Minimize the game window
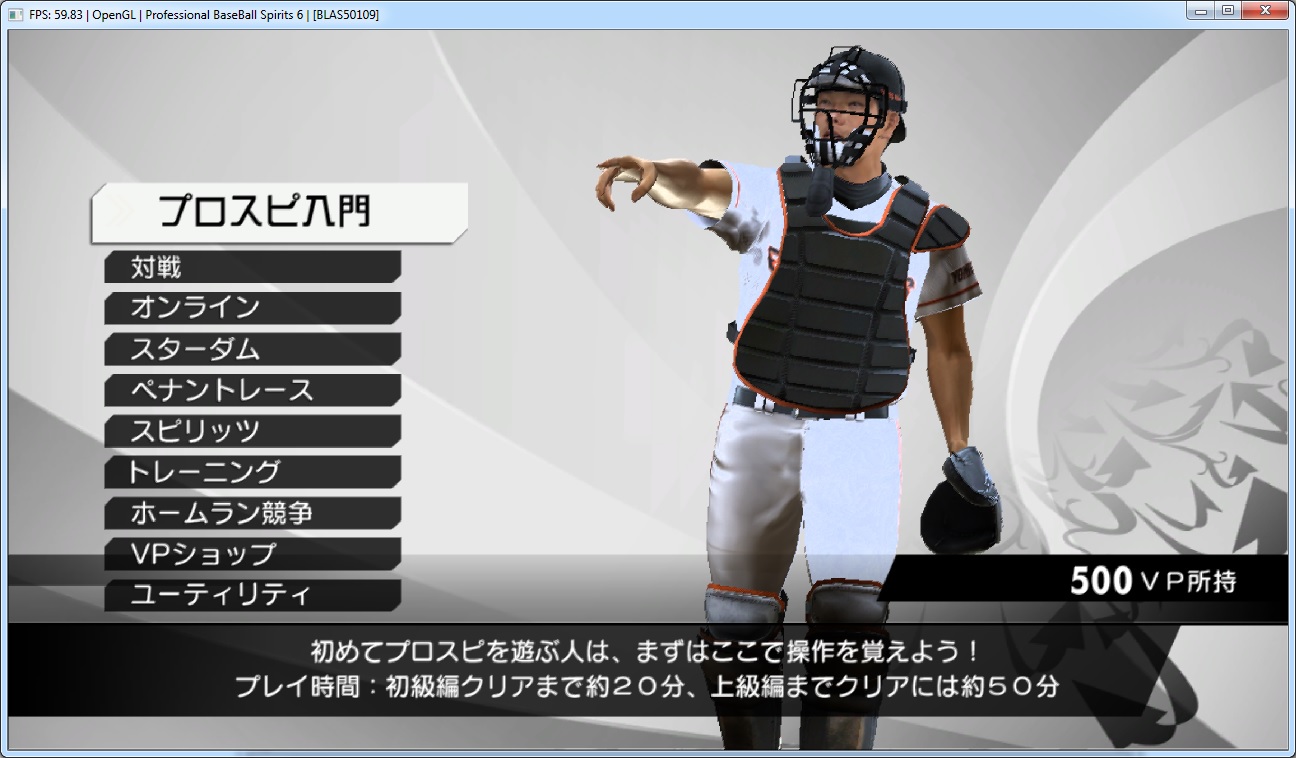The image size is (1296, 758). (x=1201, y=11)
